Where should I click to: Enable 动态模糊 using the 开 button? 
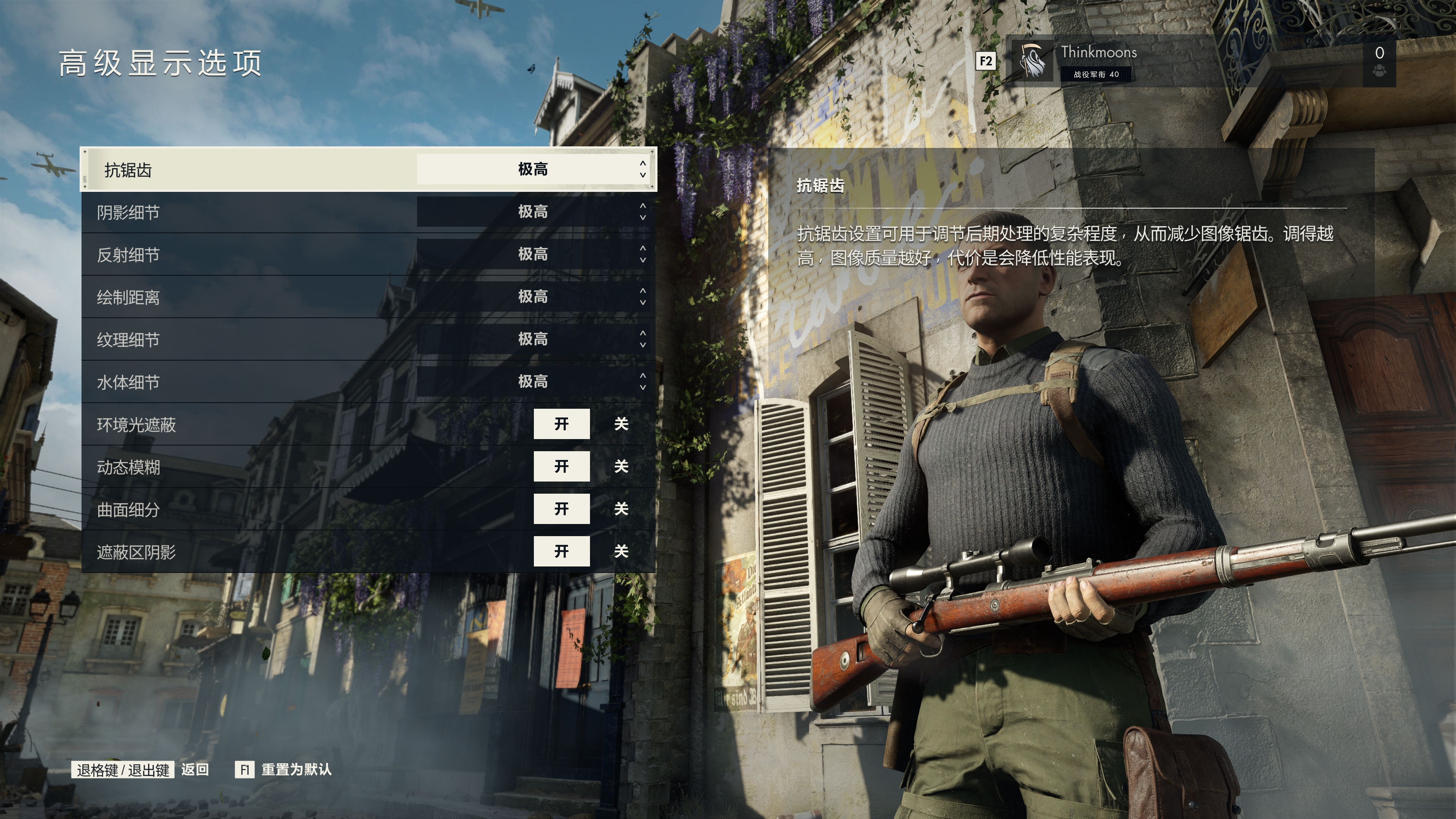pyautogui.click(x=561, y=466)
